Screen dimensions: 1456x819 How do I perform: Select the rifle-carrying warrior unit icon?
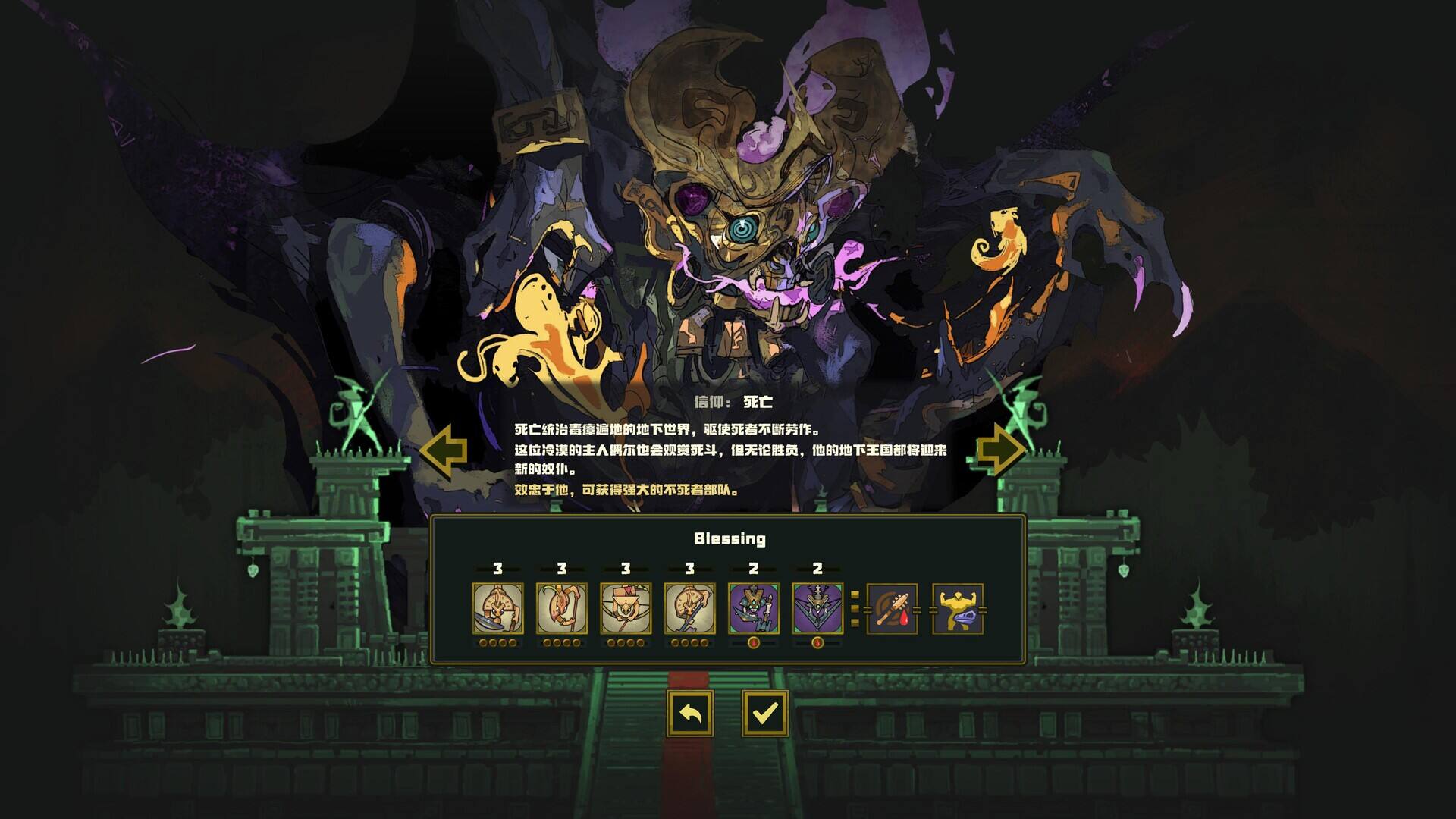tap(689, 608)
